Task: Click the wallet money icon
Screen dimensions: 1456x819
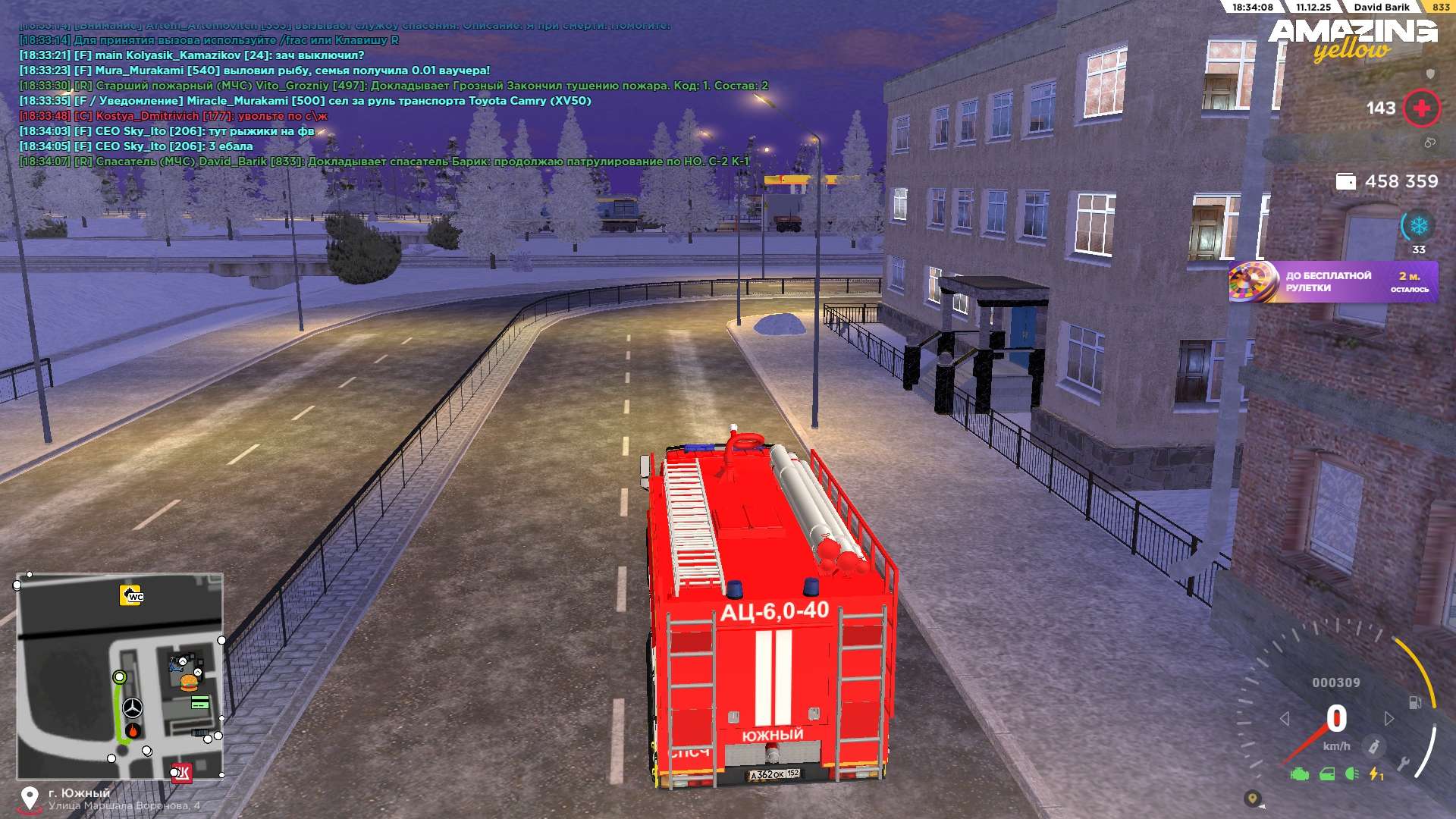Action: 1345,182
